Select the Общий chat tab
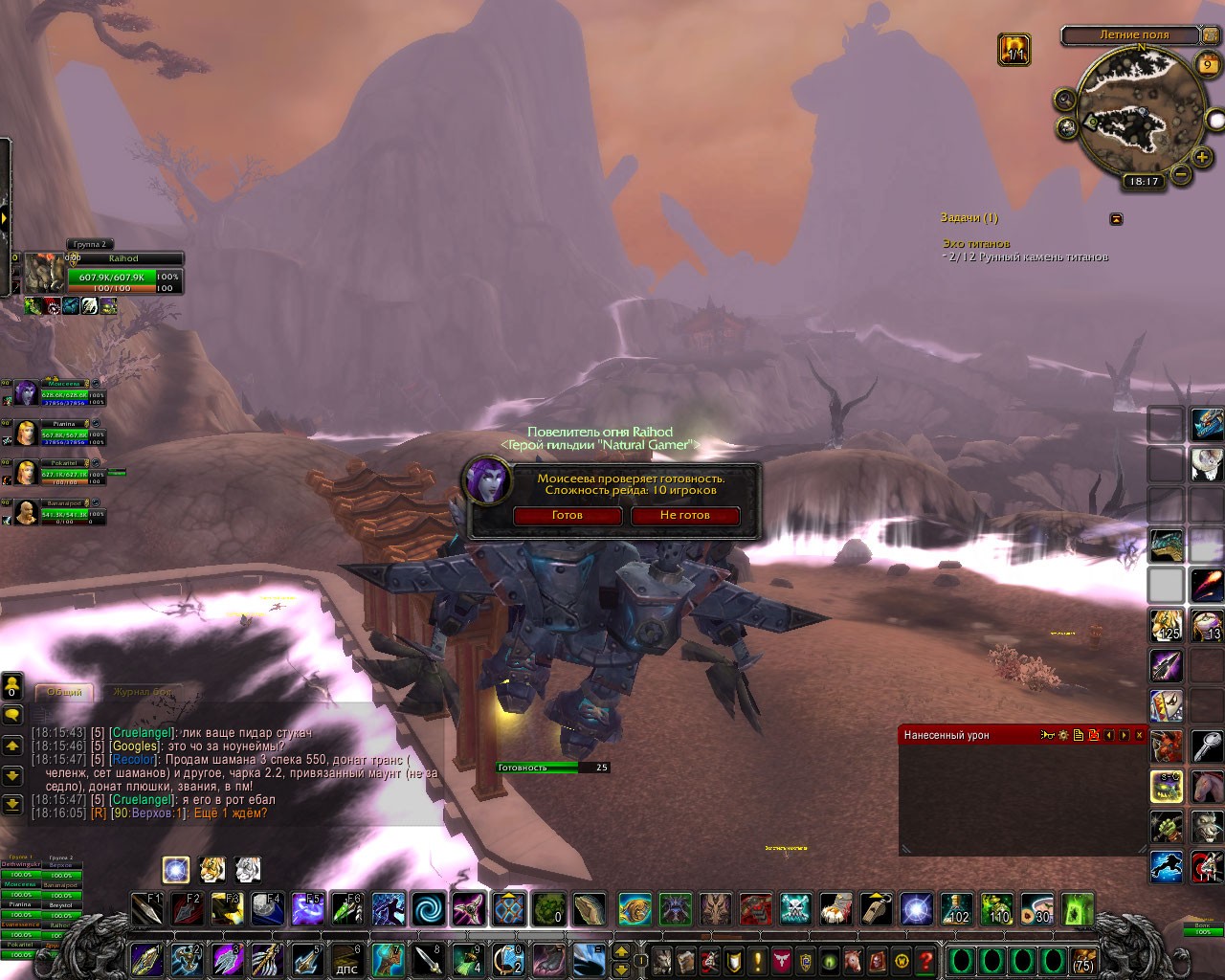 click(65, 692)
